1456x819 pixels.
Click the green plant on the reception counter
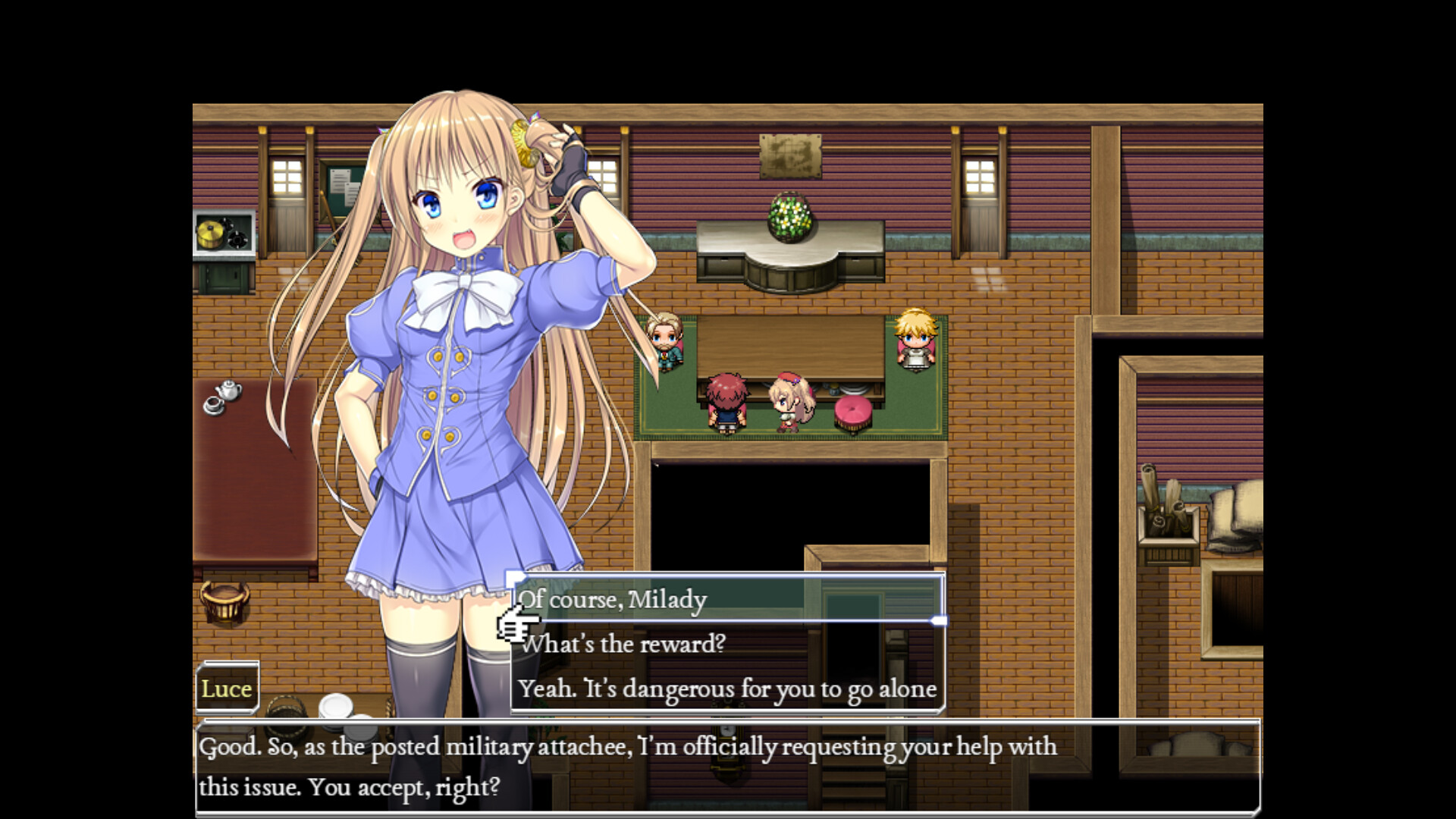coord(791,220)
